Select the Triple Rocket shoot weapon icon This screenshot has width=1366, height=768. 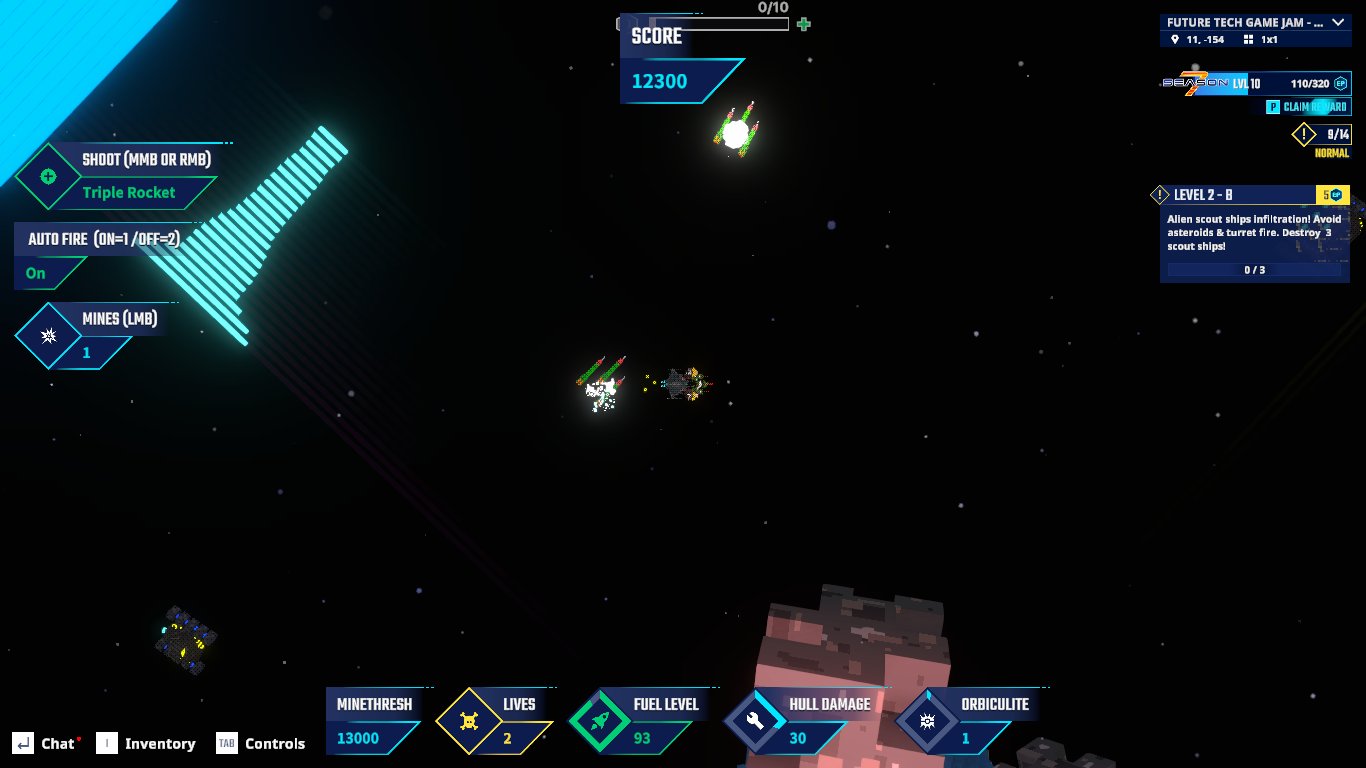point(47,177)
